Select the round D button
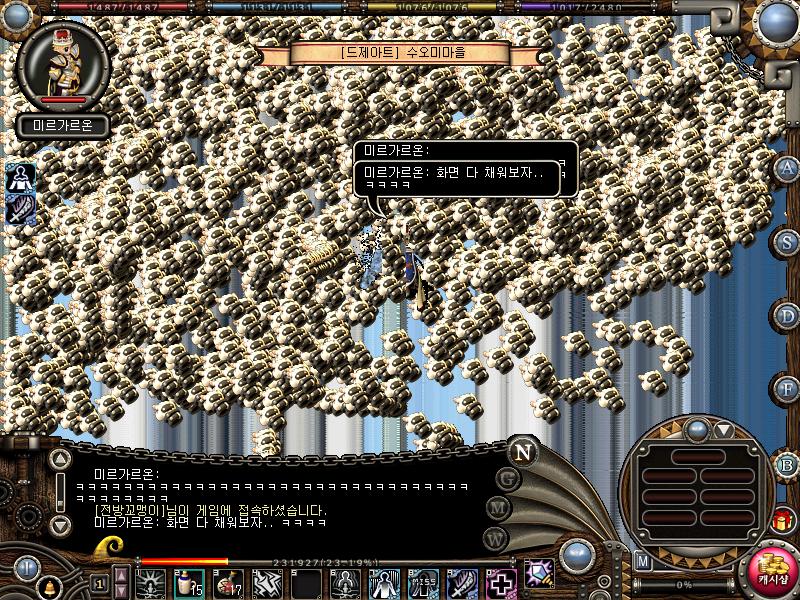Viewport: 800px width, 600px height. pos(788,316)
